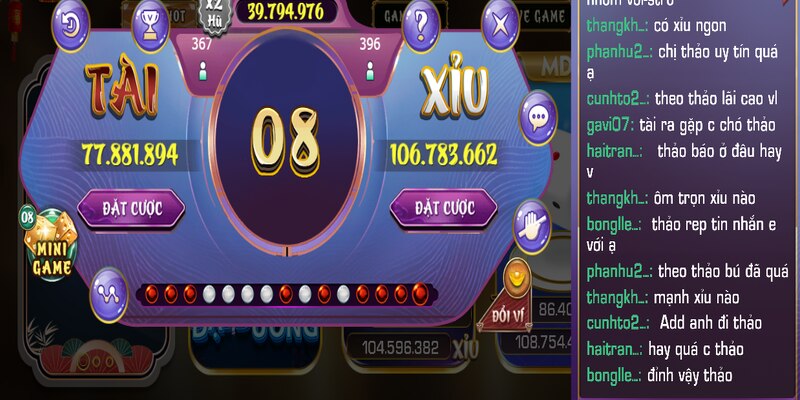Open the Mini Game dice icon
The height and width of the screenshot is (400, 800).
click(x=48, y=242)
